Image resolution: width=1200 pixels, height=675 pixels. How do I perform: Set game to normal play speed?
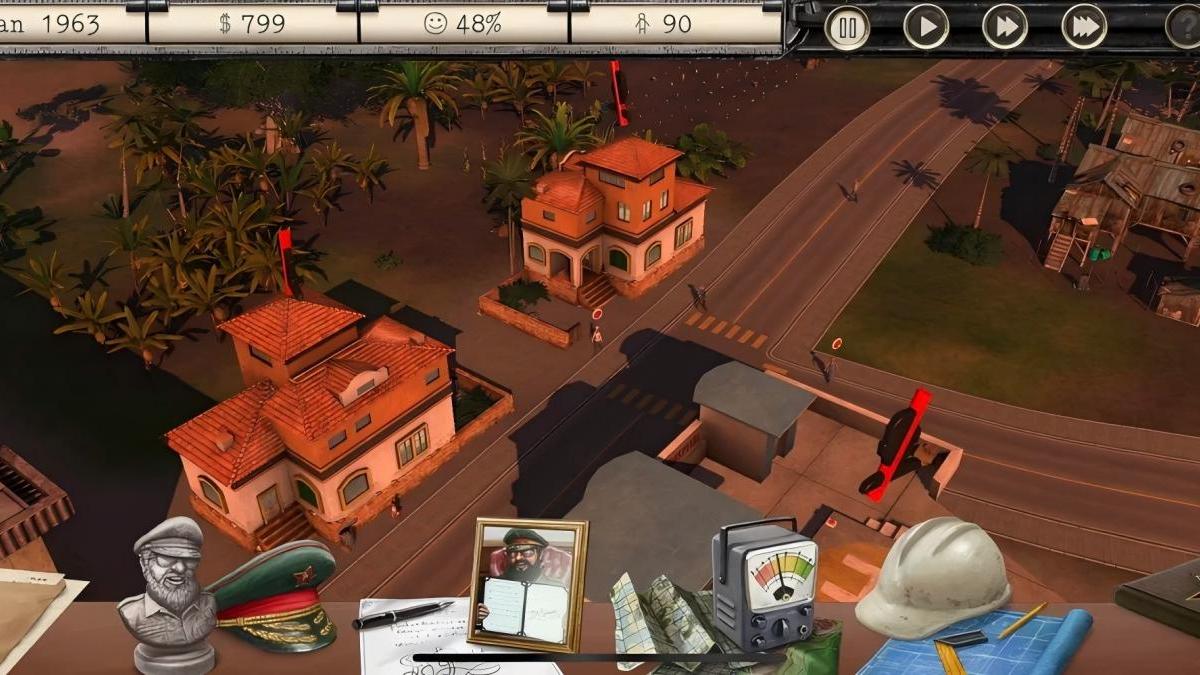coord(926,27)
